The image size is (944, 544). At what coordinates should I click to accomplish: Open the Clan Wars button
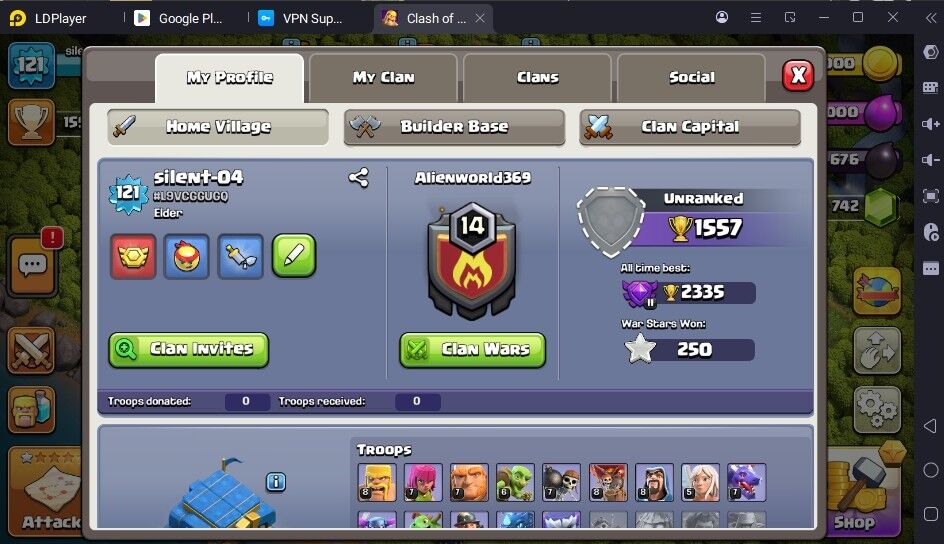tap(473, 349)
